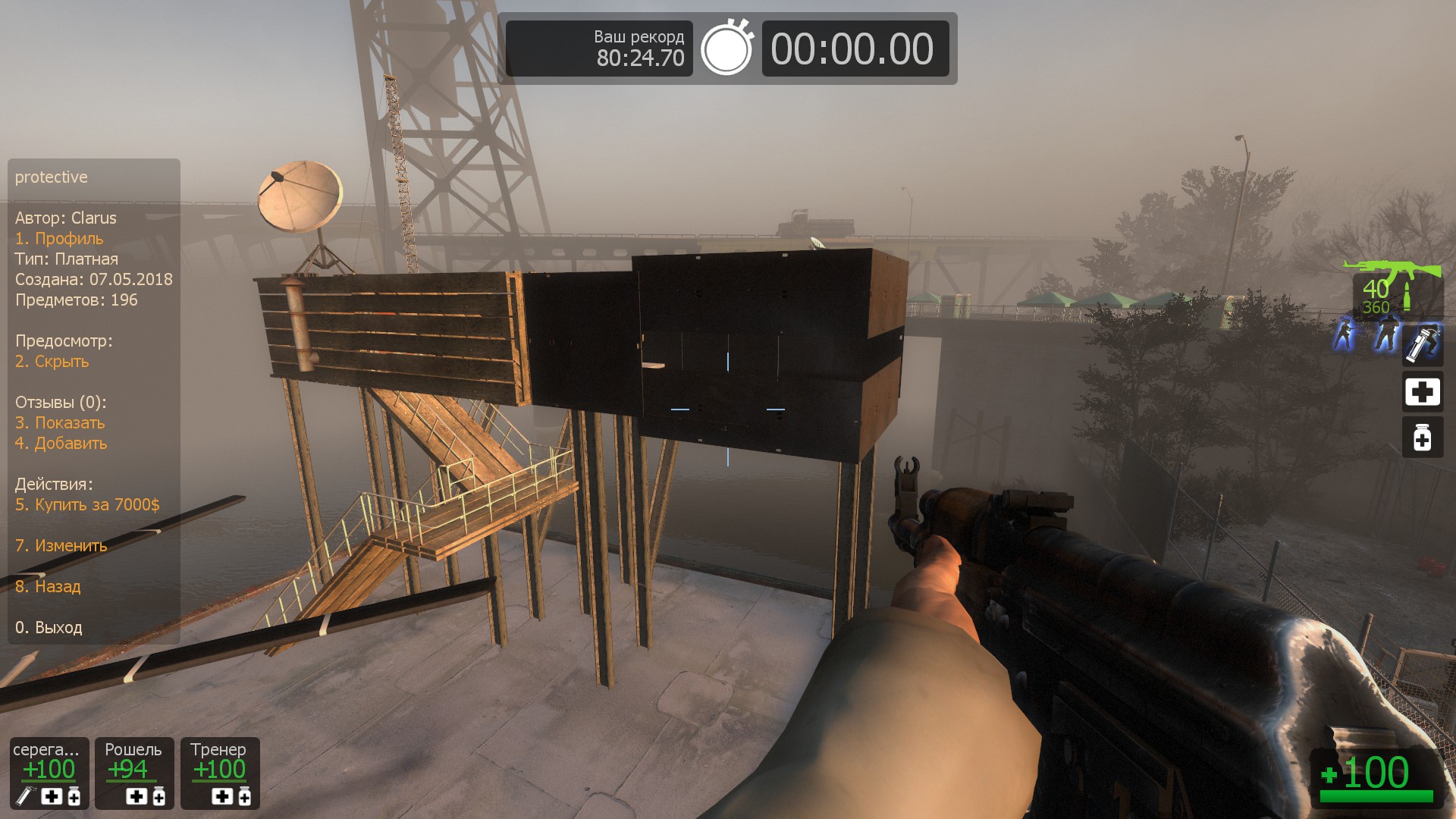Add a review with "4. Добавить"

(61, 444)
